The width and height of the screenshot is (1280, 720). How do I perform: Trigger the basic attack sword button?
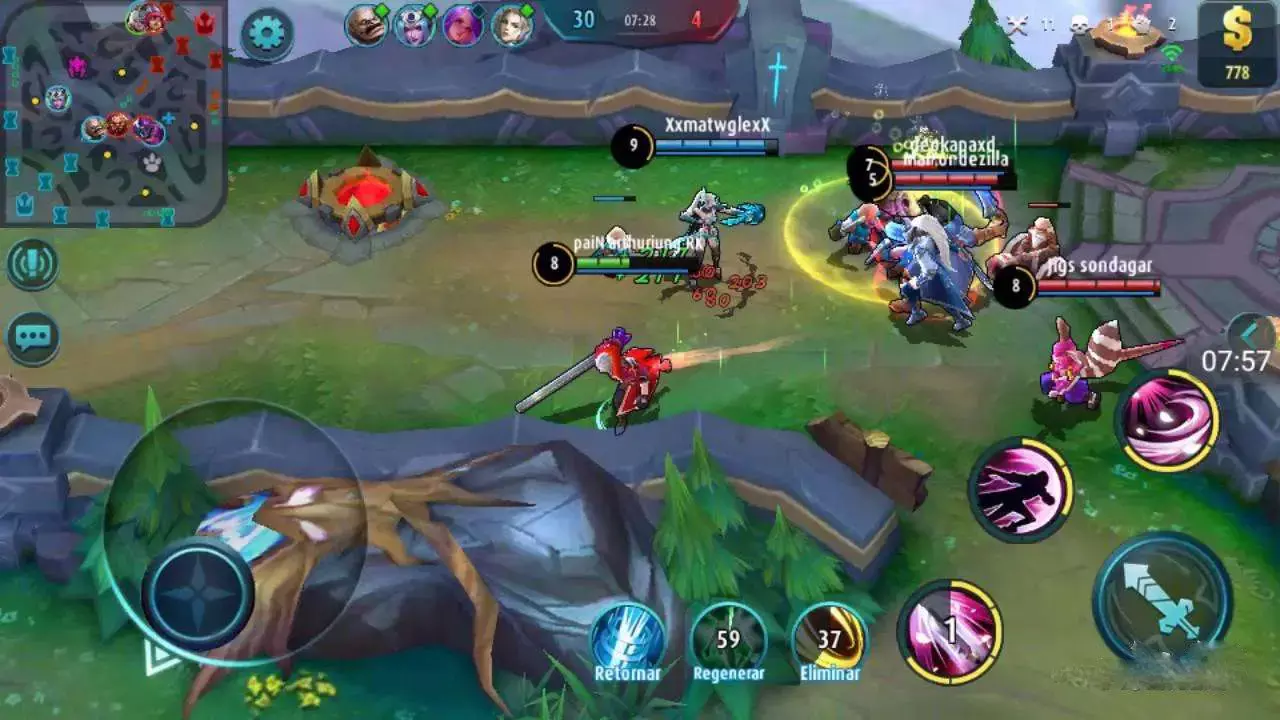[1162, 600]
